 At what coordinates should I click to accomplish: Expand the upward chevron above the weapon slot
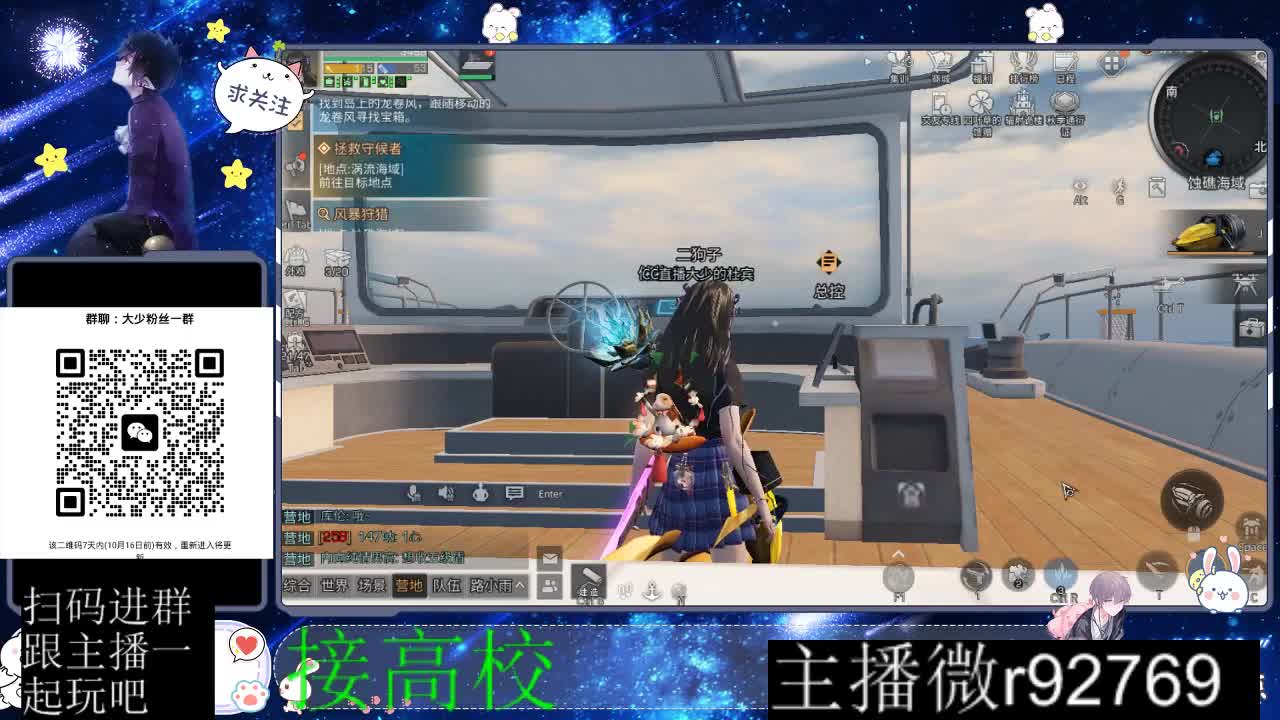pos(898,554)
